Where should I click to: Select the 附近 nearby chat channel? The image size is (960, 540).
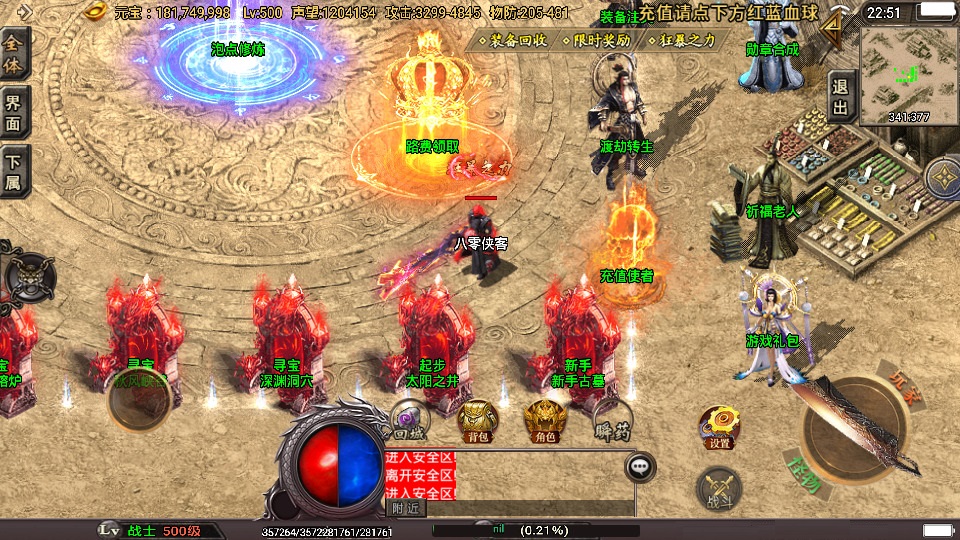point(405,508)
